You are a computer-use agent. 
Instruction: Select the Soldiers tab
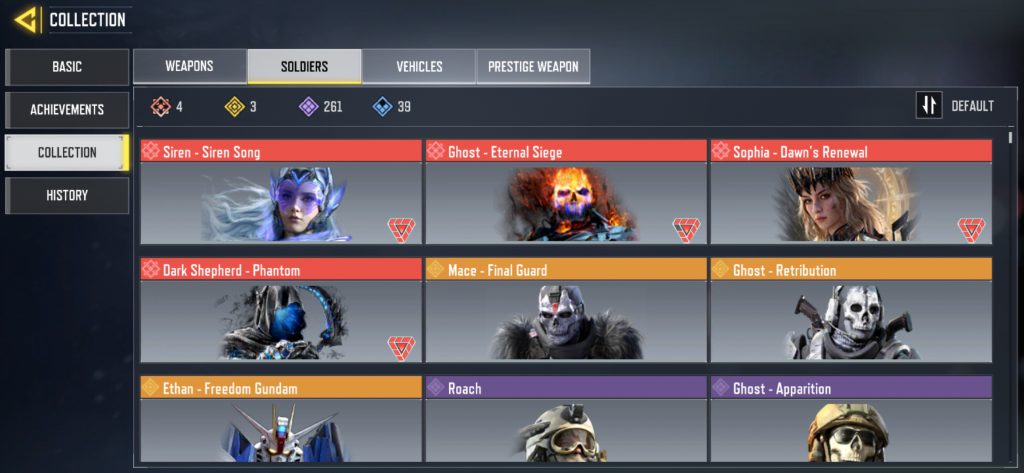coord(304,67)
